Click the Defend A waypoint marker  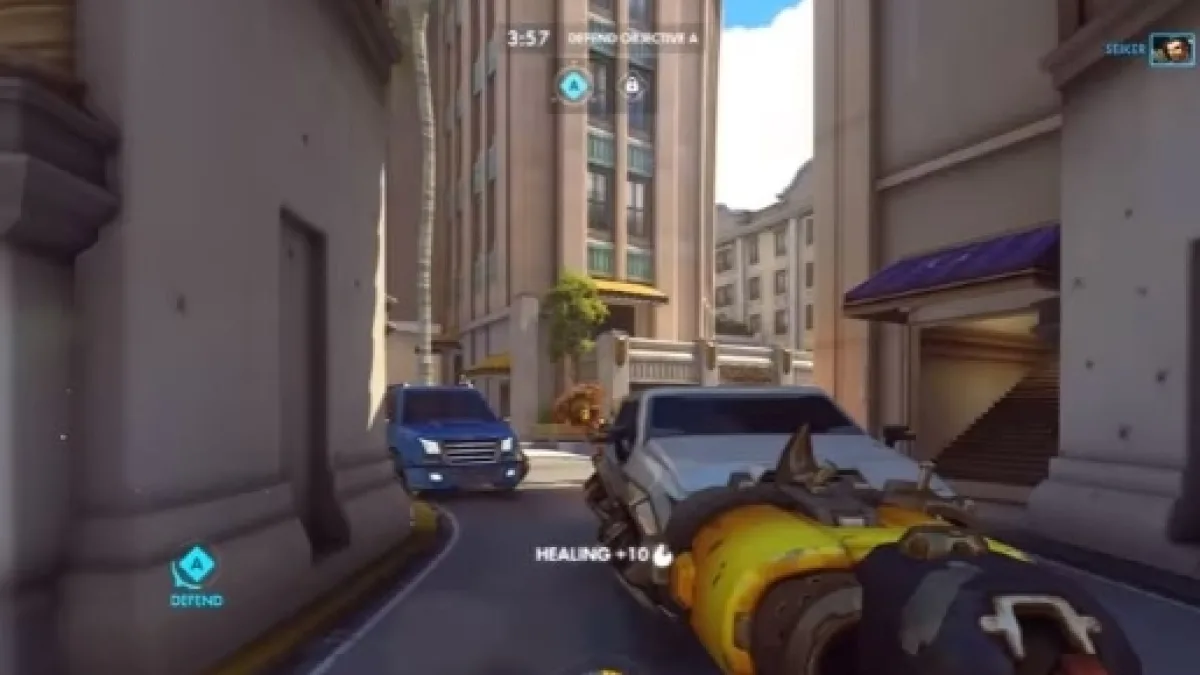click(x=196, y=568)
